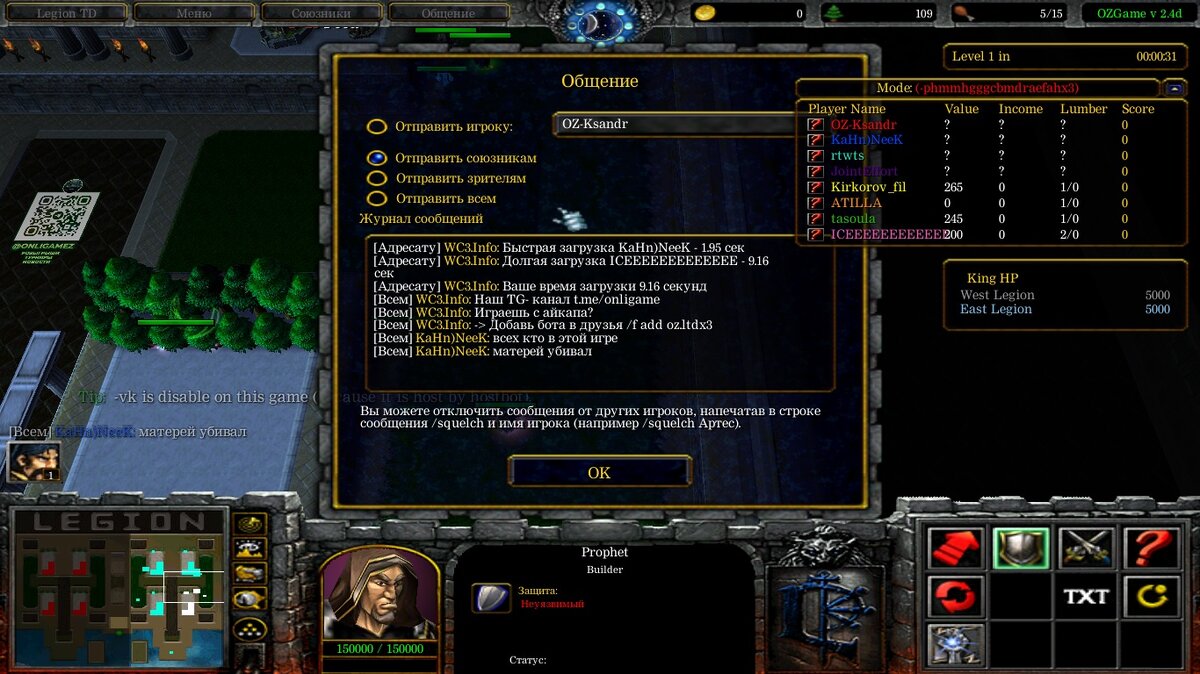This screenshot has height=674, width=1200.
Task: Open the Союзники allies menu
Action: (x=320, y=13)
